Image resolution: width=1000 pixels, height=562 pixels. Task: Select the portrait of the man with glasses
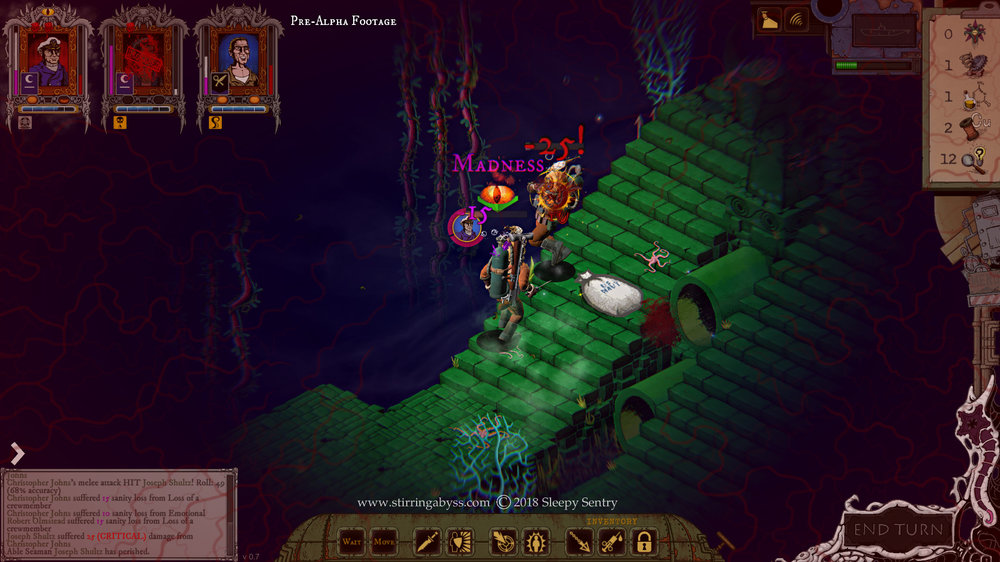237,58
